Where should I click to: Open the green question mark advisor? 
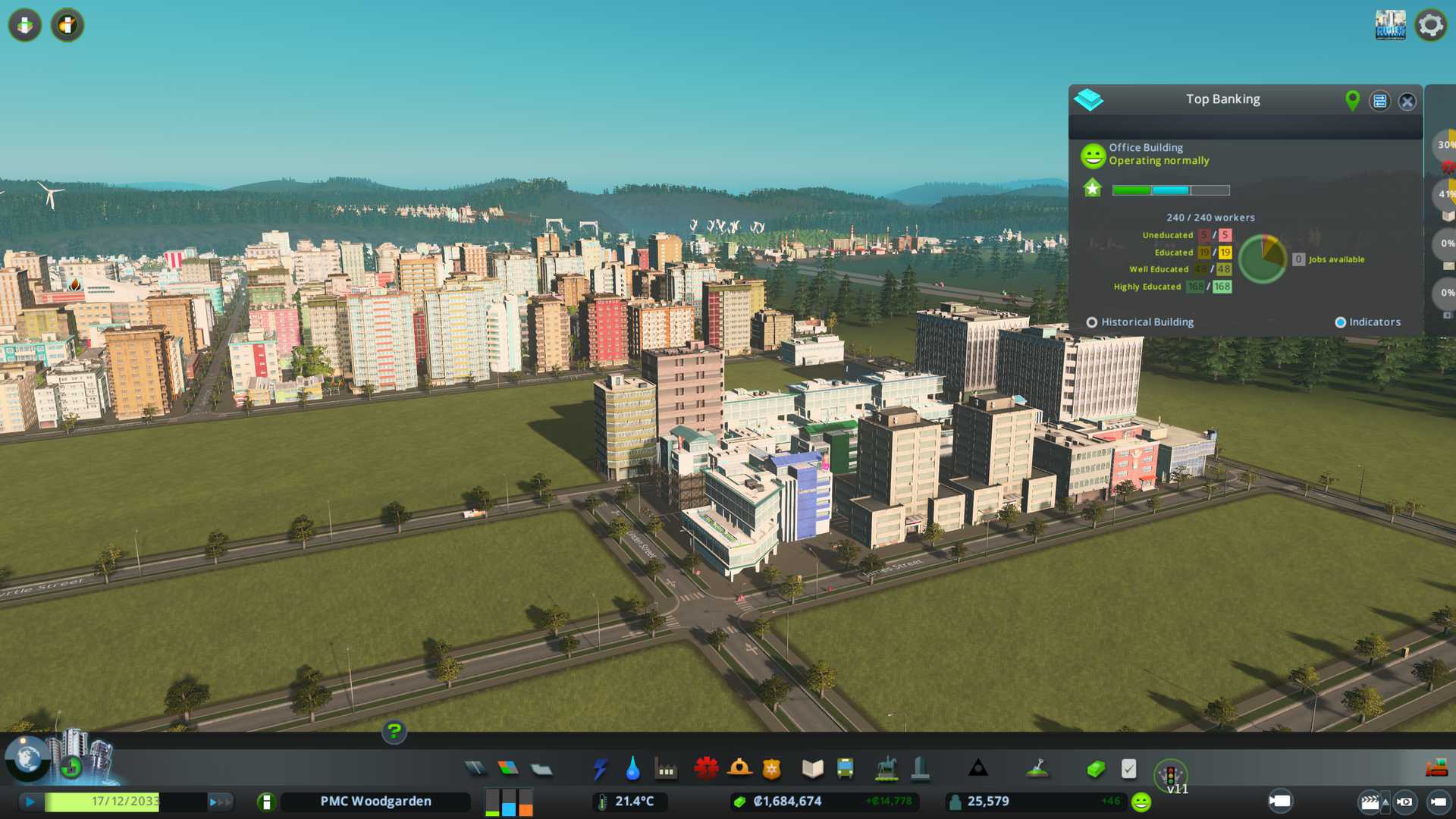coord(394,732)
